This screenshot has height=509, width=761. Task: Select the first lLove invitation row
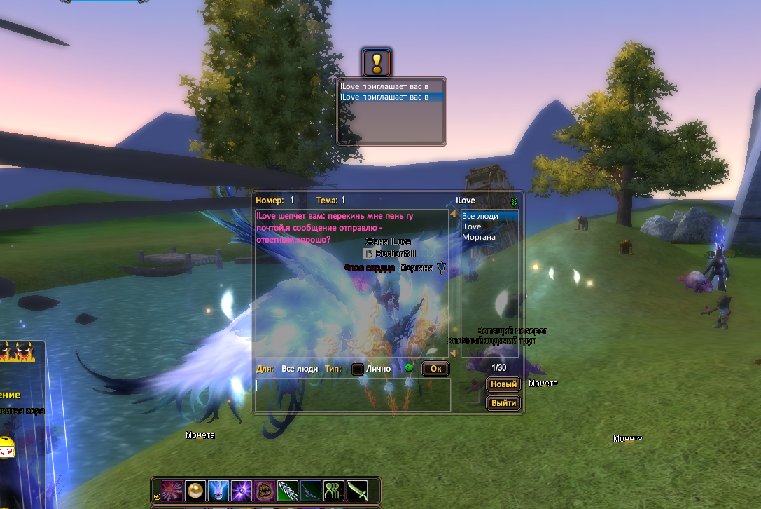click(x=390, y=88)
